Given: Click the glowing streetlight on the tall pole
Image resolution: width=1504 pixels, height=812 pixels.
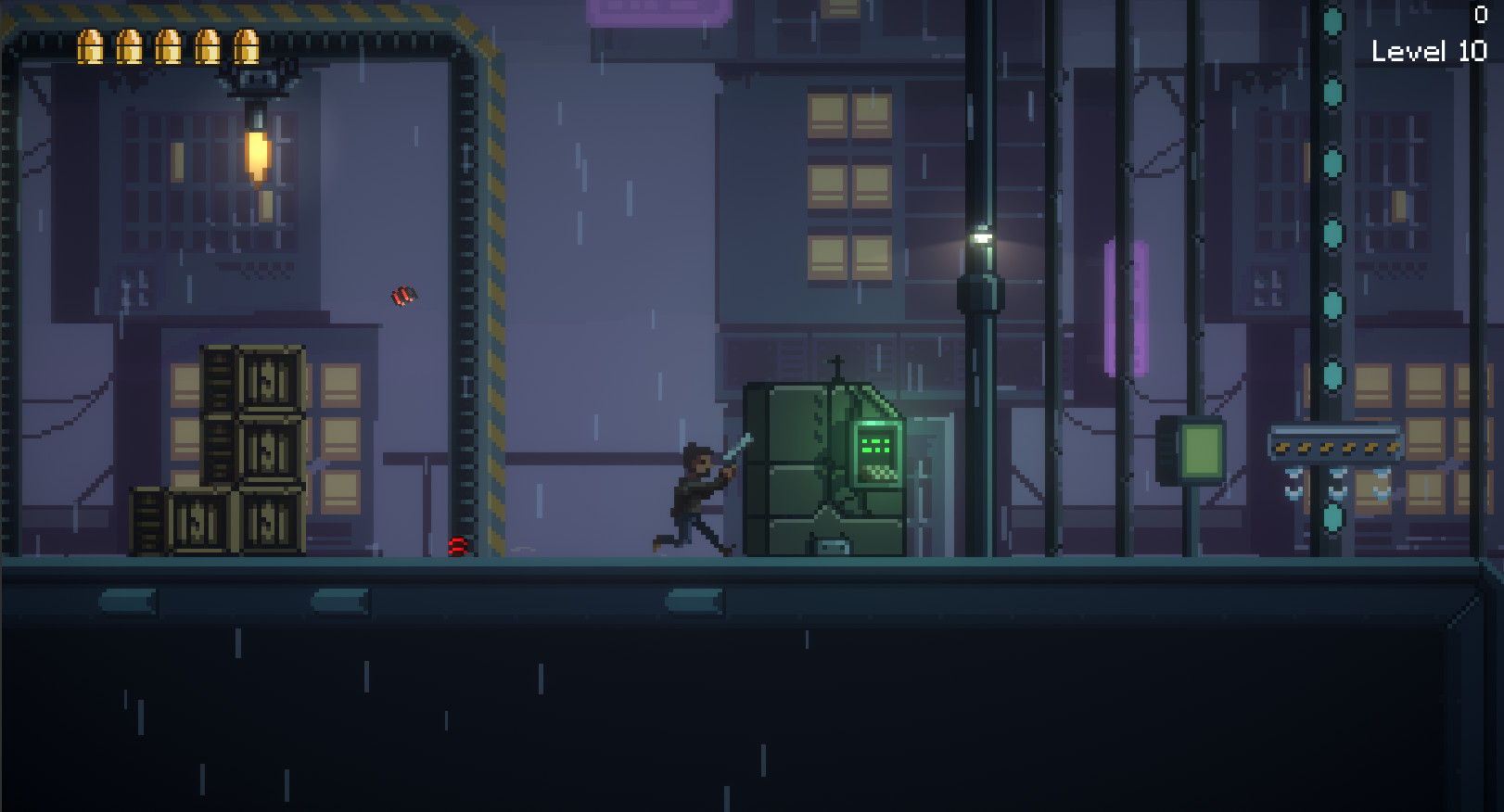Looking at the screenshot, I should (x=981, y=237).
